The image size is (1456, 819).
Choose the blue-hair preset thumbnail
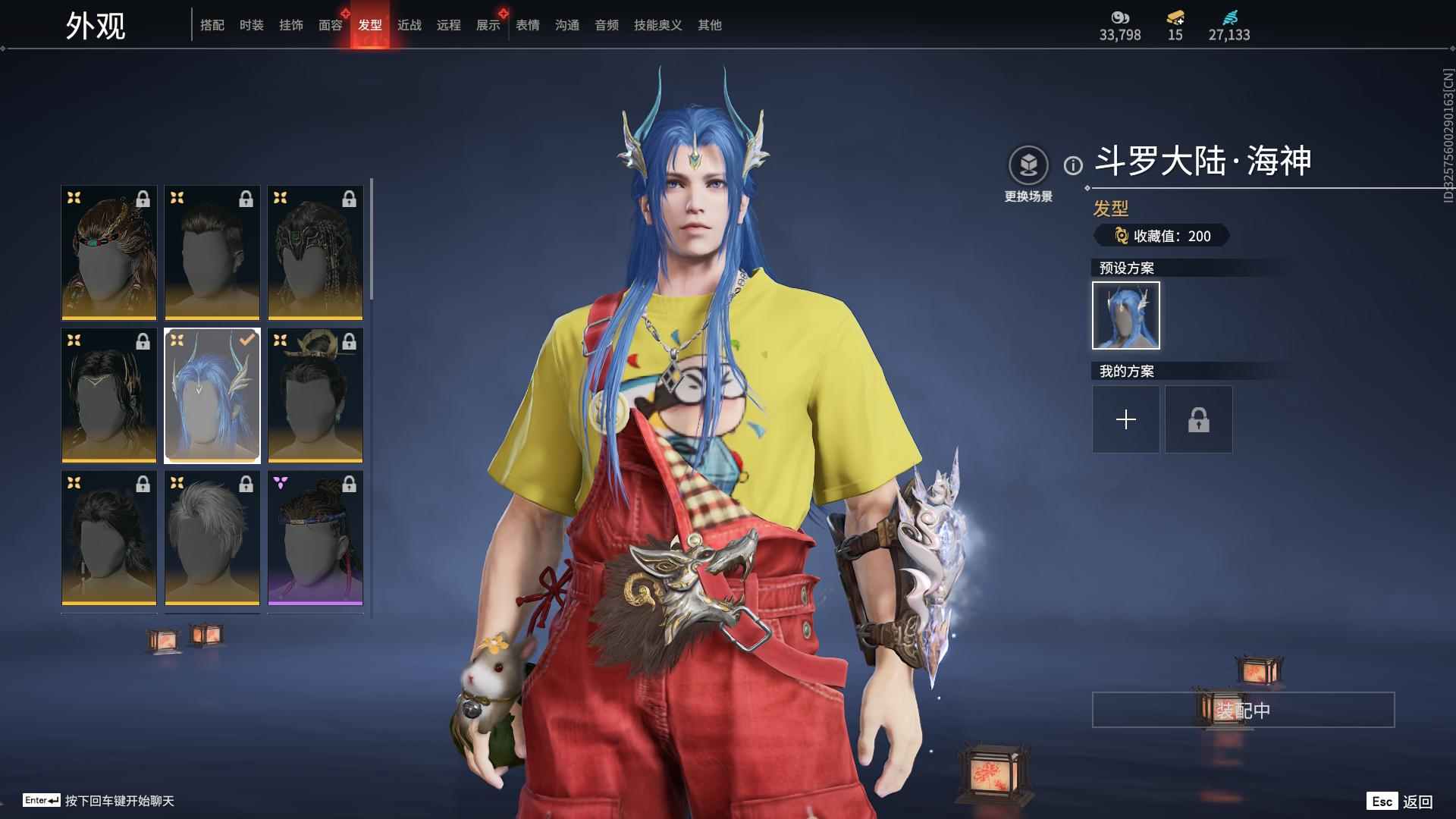[1125, 315]
